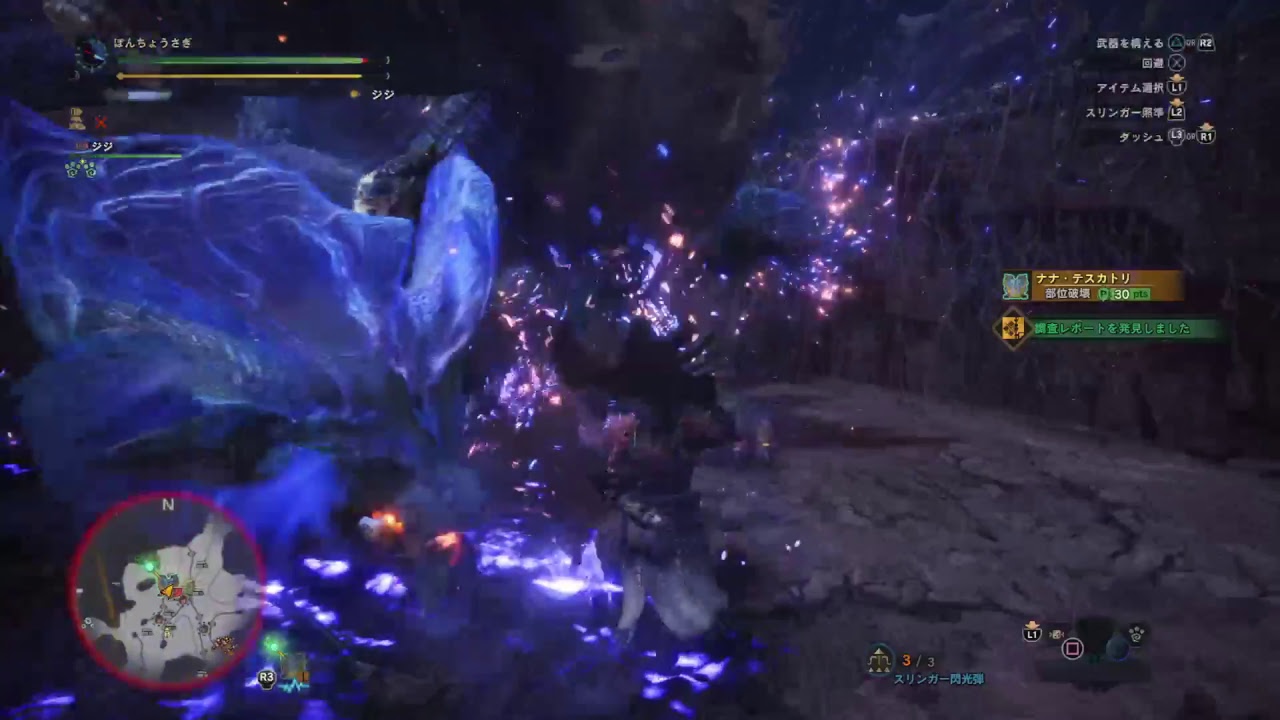Image resolution: width=1280 pixels, height=720 pixels.
Task: Click the investigation report discovery icon
Action: tap(1011, 327)
